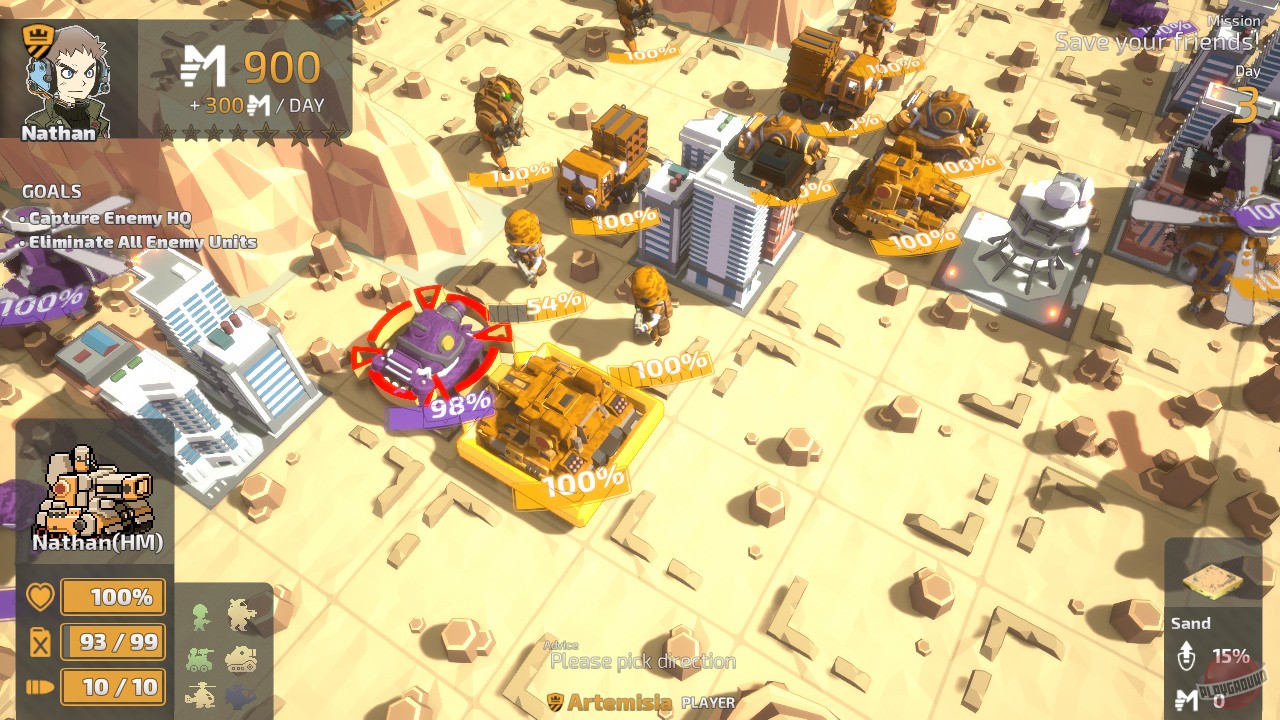This screenshot has height=720, width=1280.
Task: Select the helicopter unit icon
Action: (201, 695)
